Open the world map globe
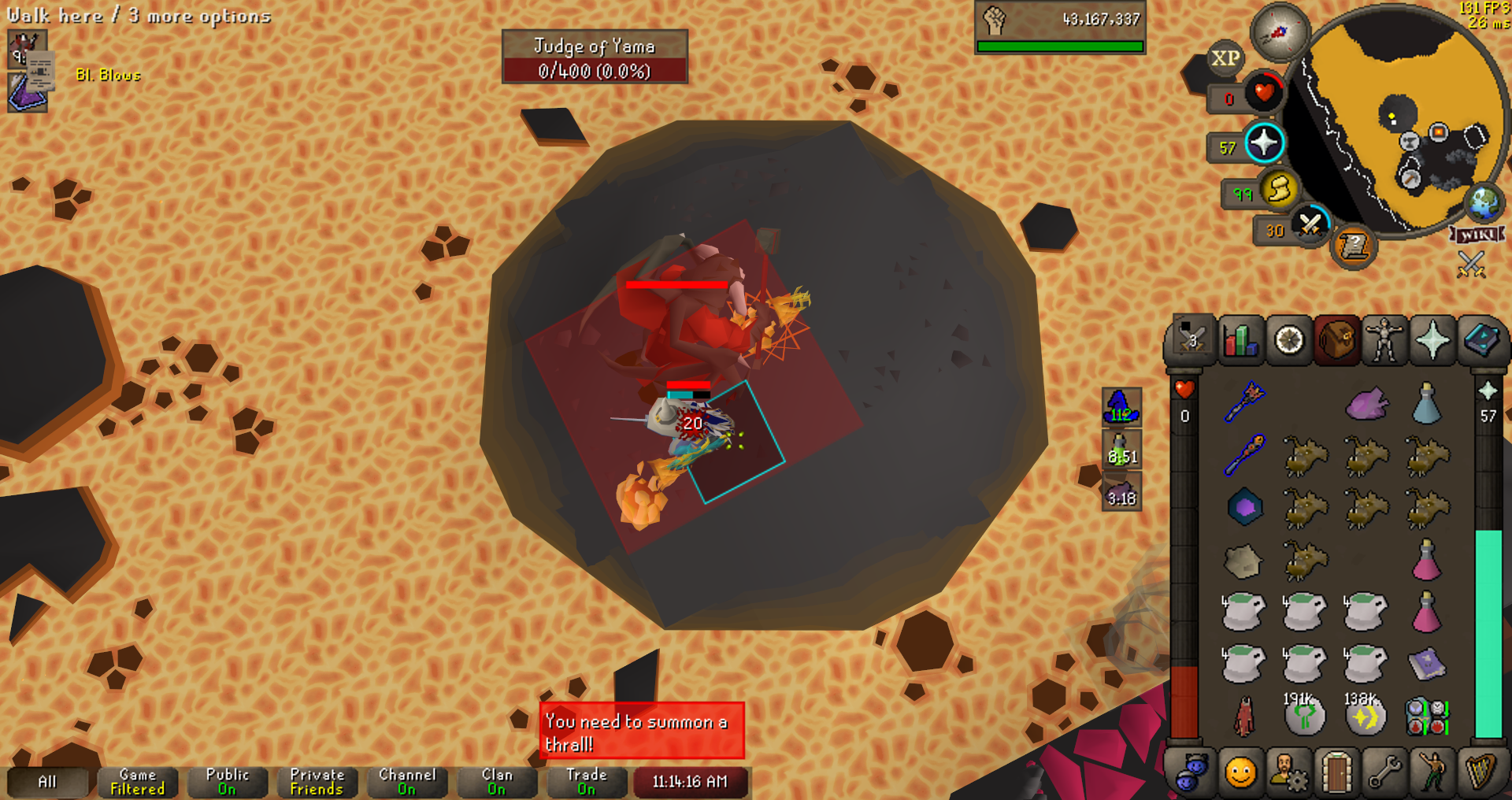1512x800 pixels. [x=1485, y=202]
